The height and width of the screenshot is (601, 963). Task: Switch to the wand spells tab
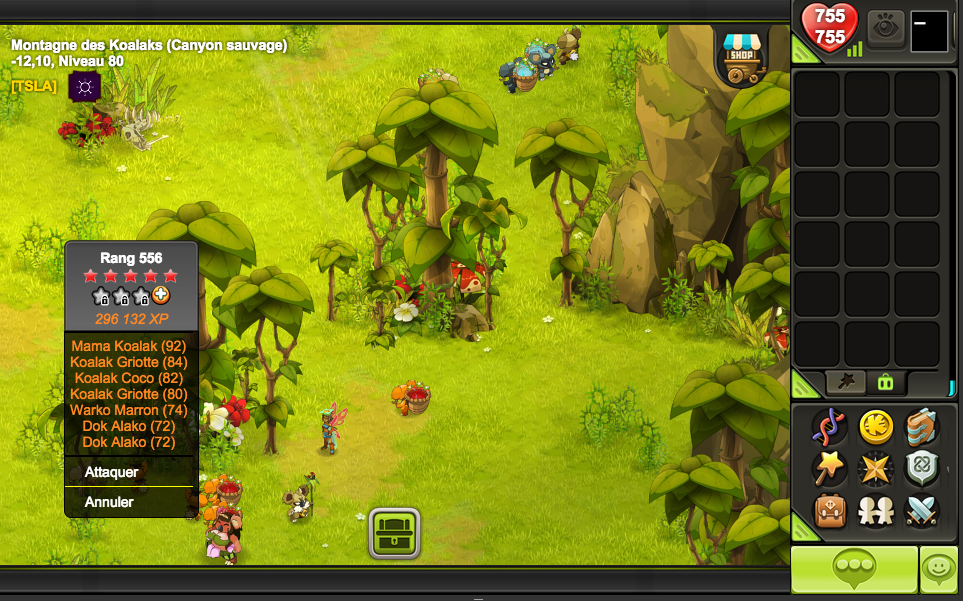click(845, 381)
